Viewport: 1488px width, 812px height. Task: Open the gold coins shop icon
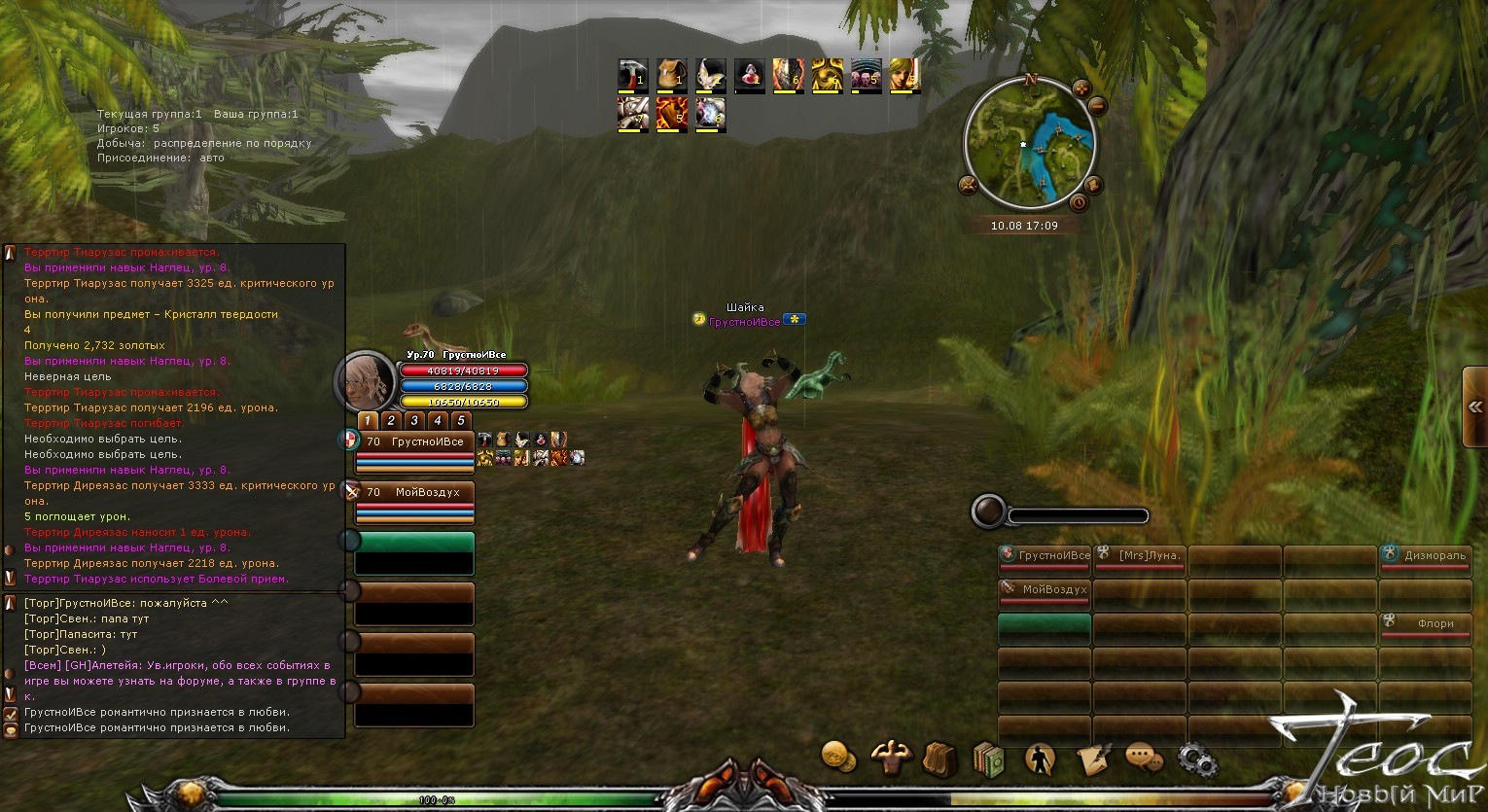click(x=838, y=757)
